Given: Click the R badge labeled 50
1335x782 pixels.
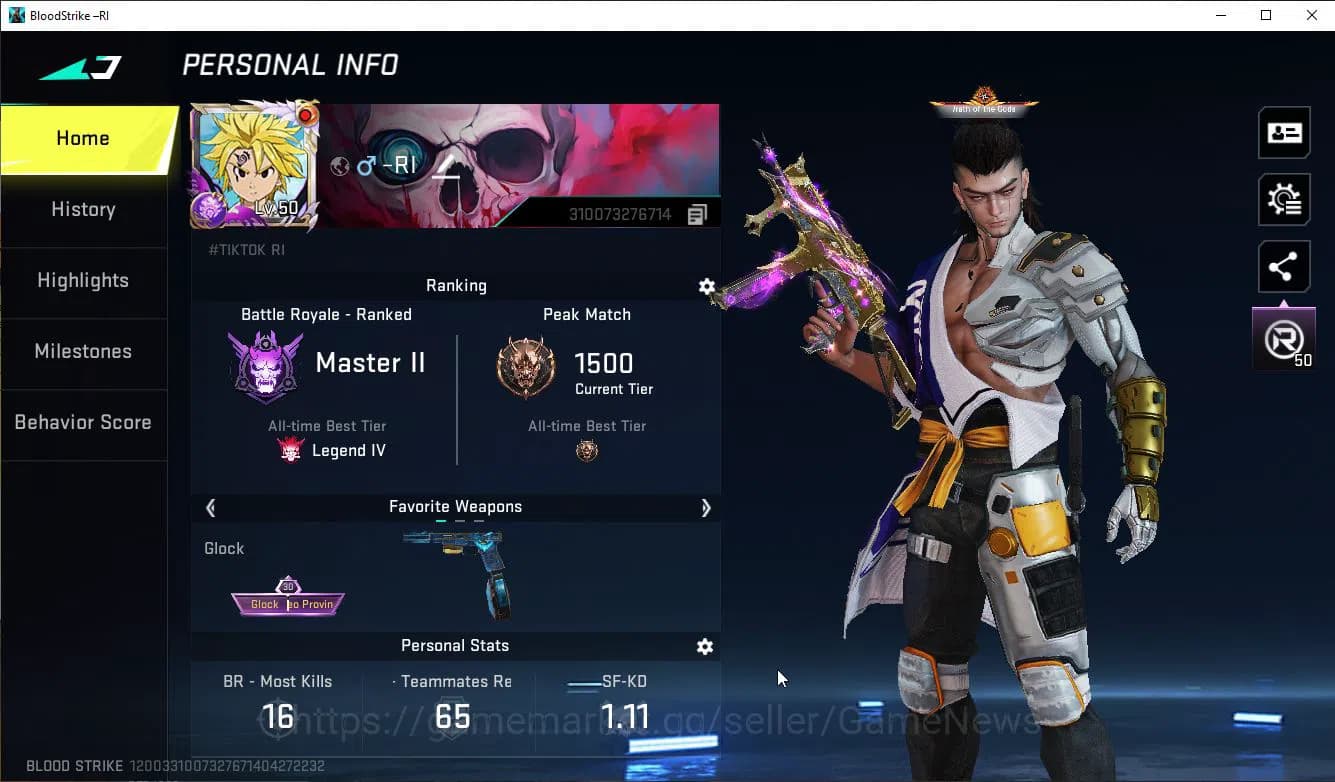Looking at the screenshot, I should tap(1283, 337).
